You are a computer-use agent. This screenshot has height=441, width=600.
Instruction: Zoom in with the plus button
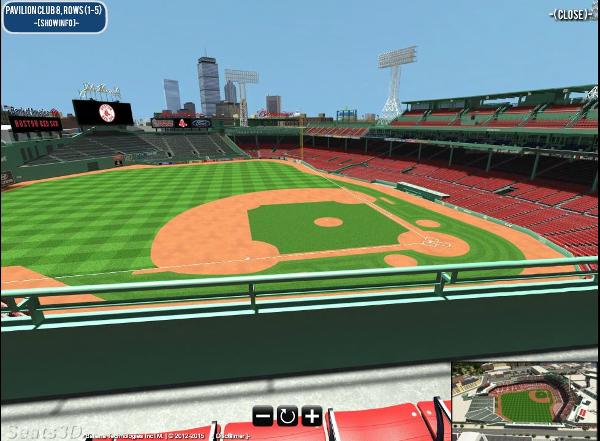[311, 416]
